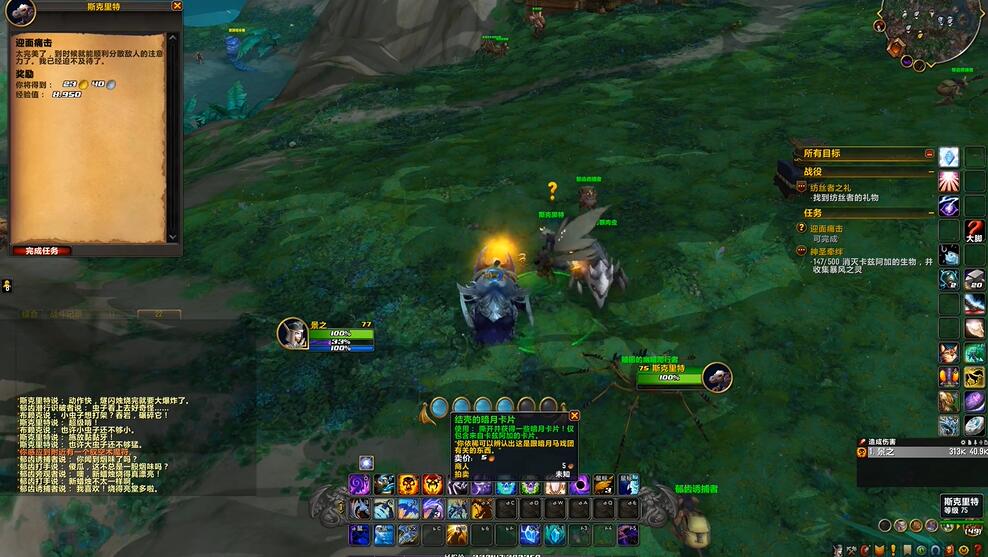Collapse the 所有目标 objectives tracker

(x=929, y=154)
